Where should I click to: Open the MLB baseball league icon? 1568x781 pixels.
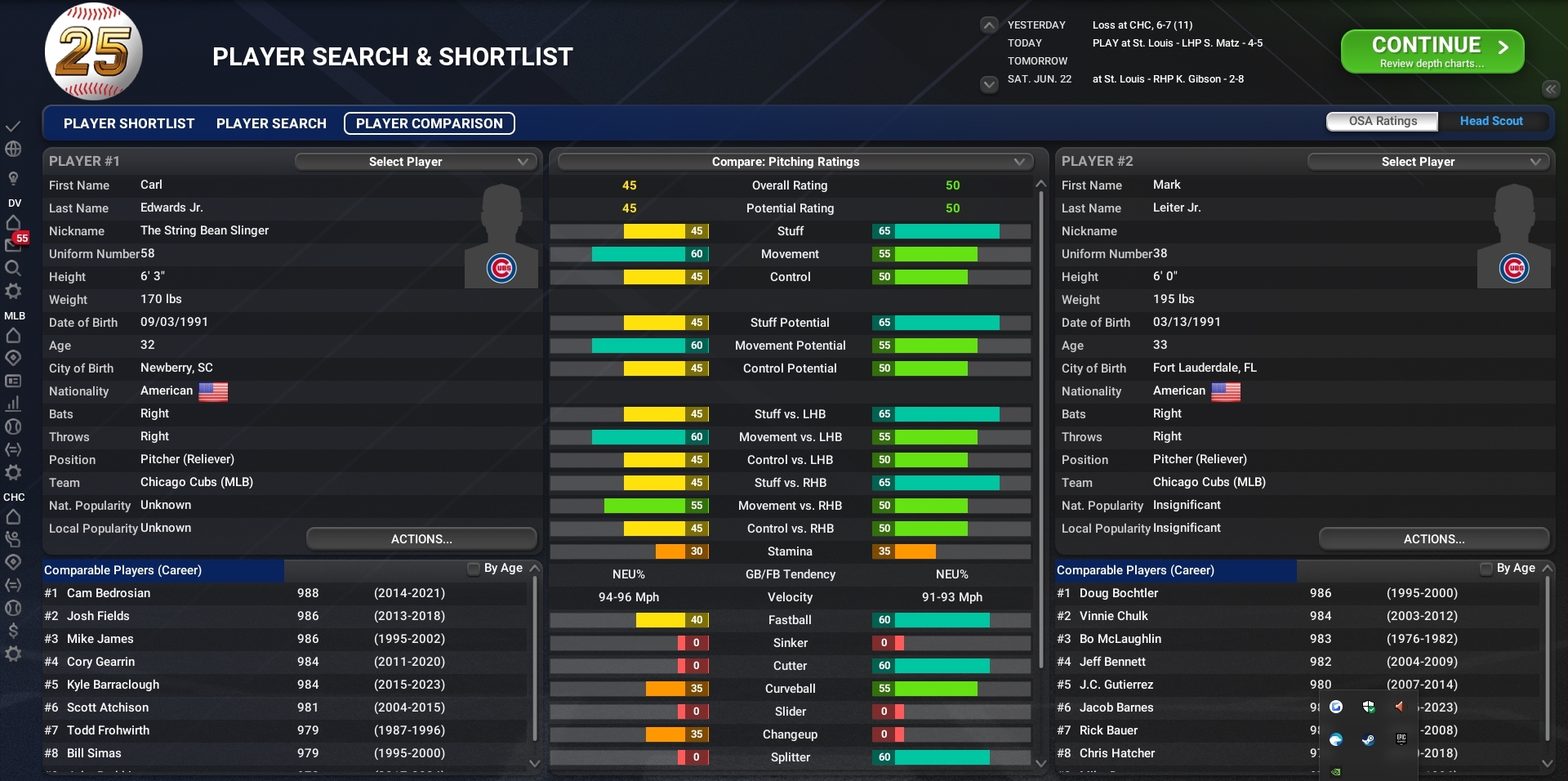coord(12,427)
